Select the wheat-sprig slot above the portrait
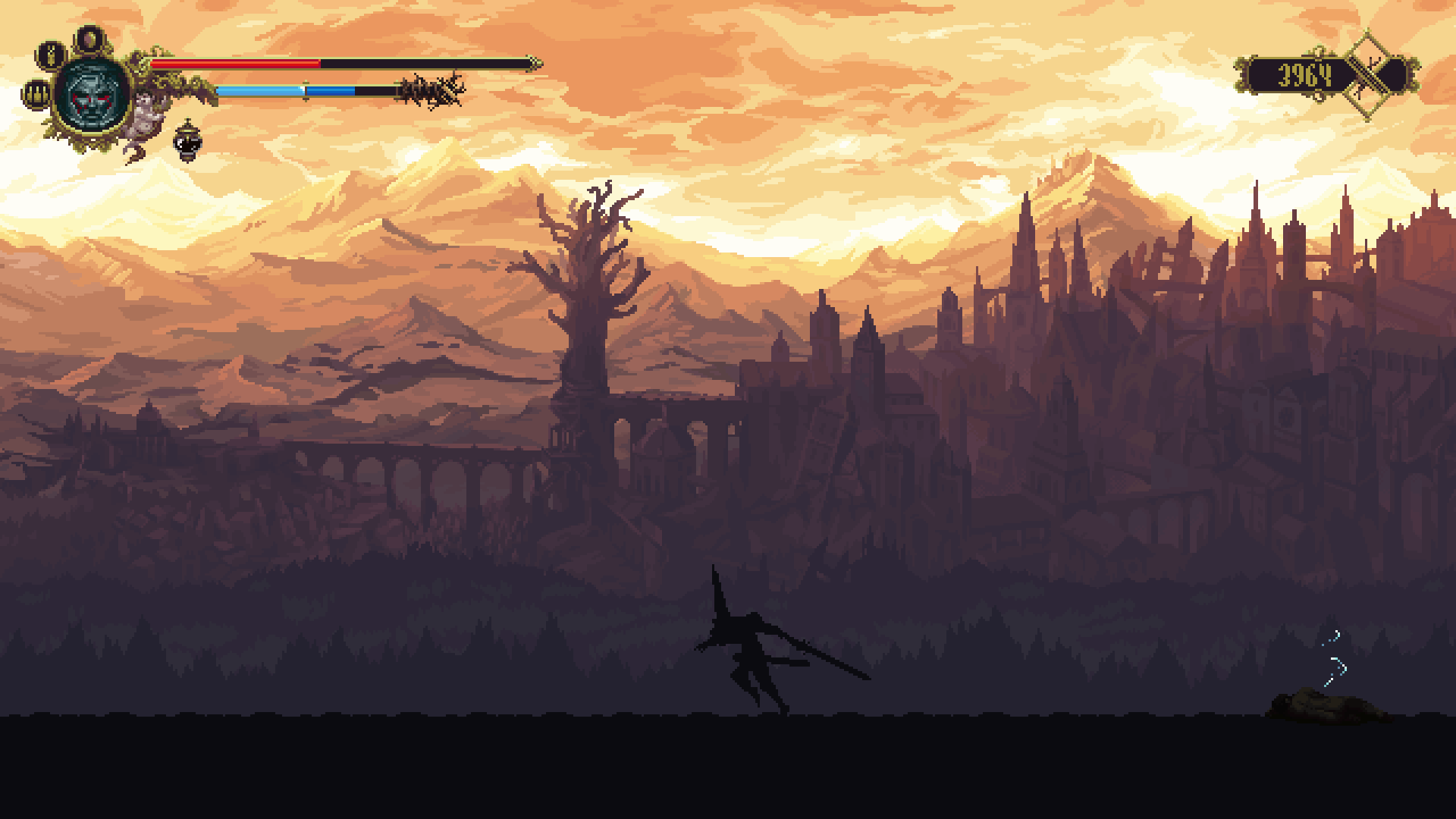This screenshot has width=1456, height=819. (x=52, y=55)
